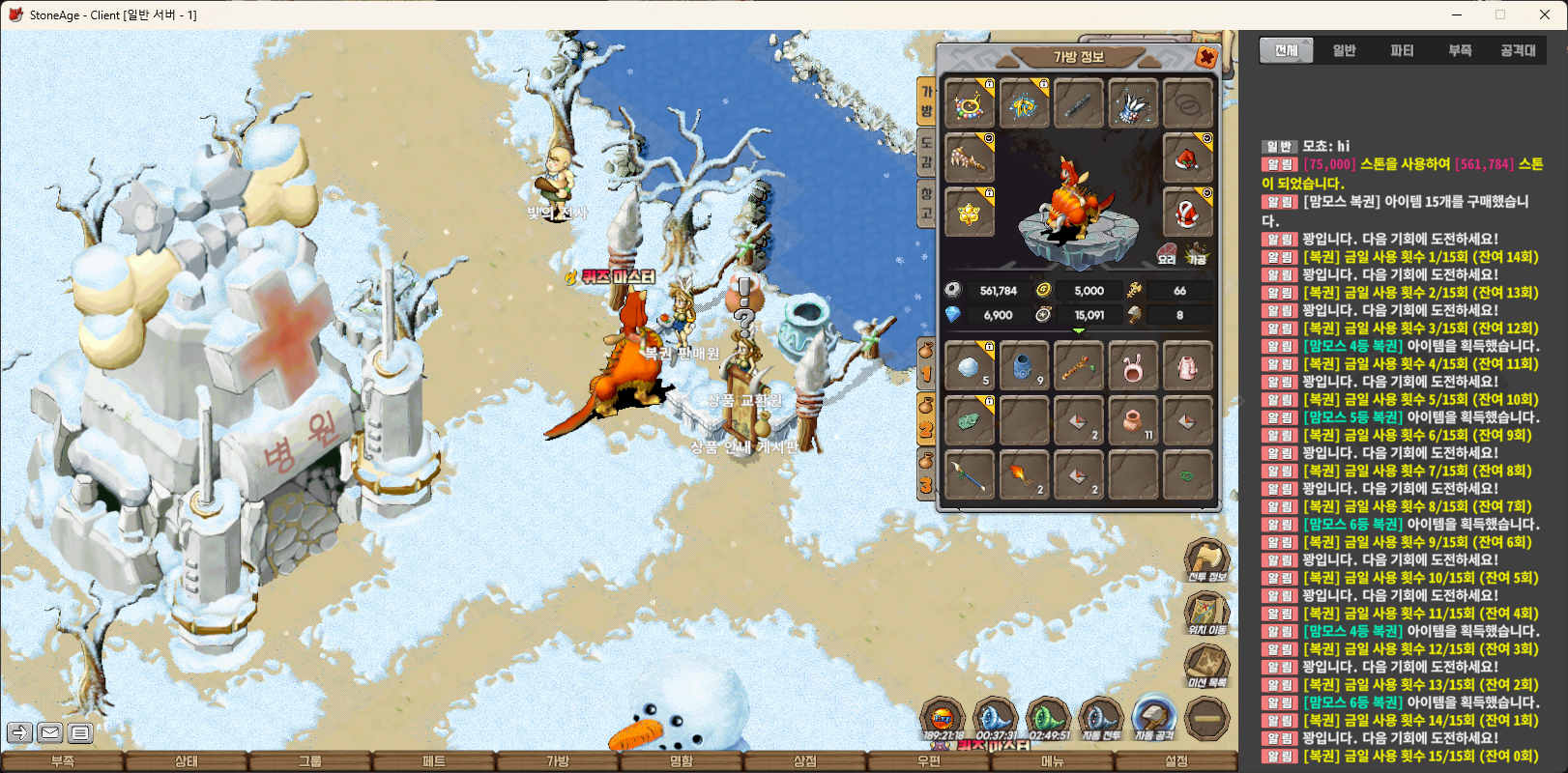Image resolution: width=1568 pixels, height=773 pixels.
Task: Click the 요리 cooking button
Action: (1167, 255)
